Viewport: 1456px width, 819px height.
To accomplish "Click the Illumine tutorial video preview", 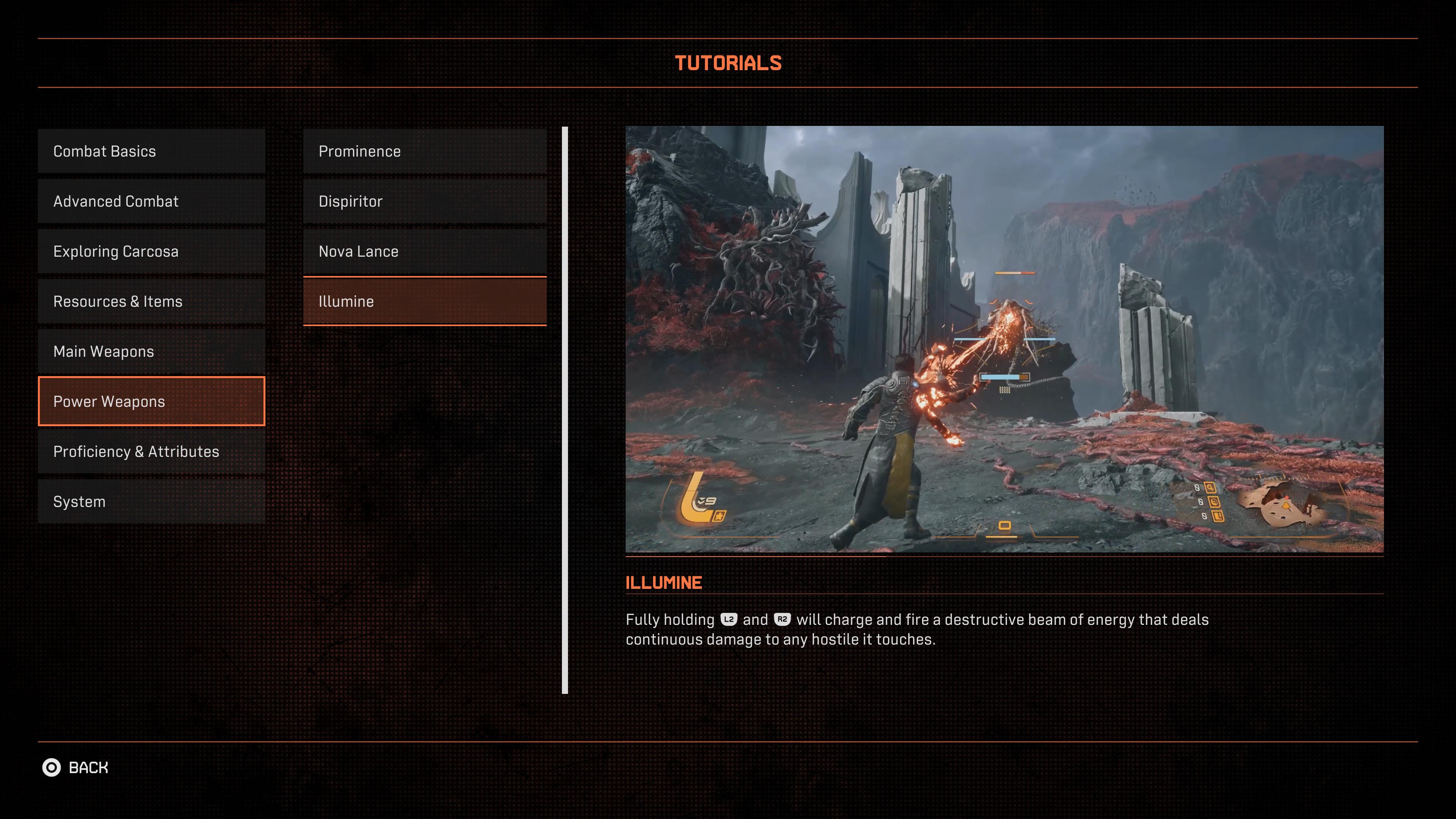I will point(1004,339).
